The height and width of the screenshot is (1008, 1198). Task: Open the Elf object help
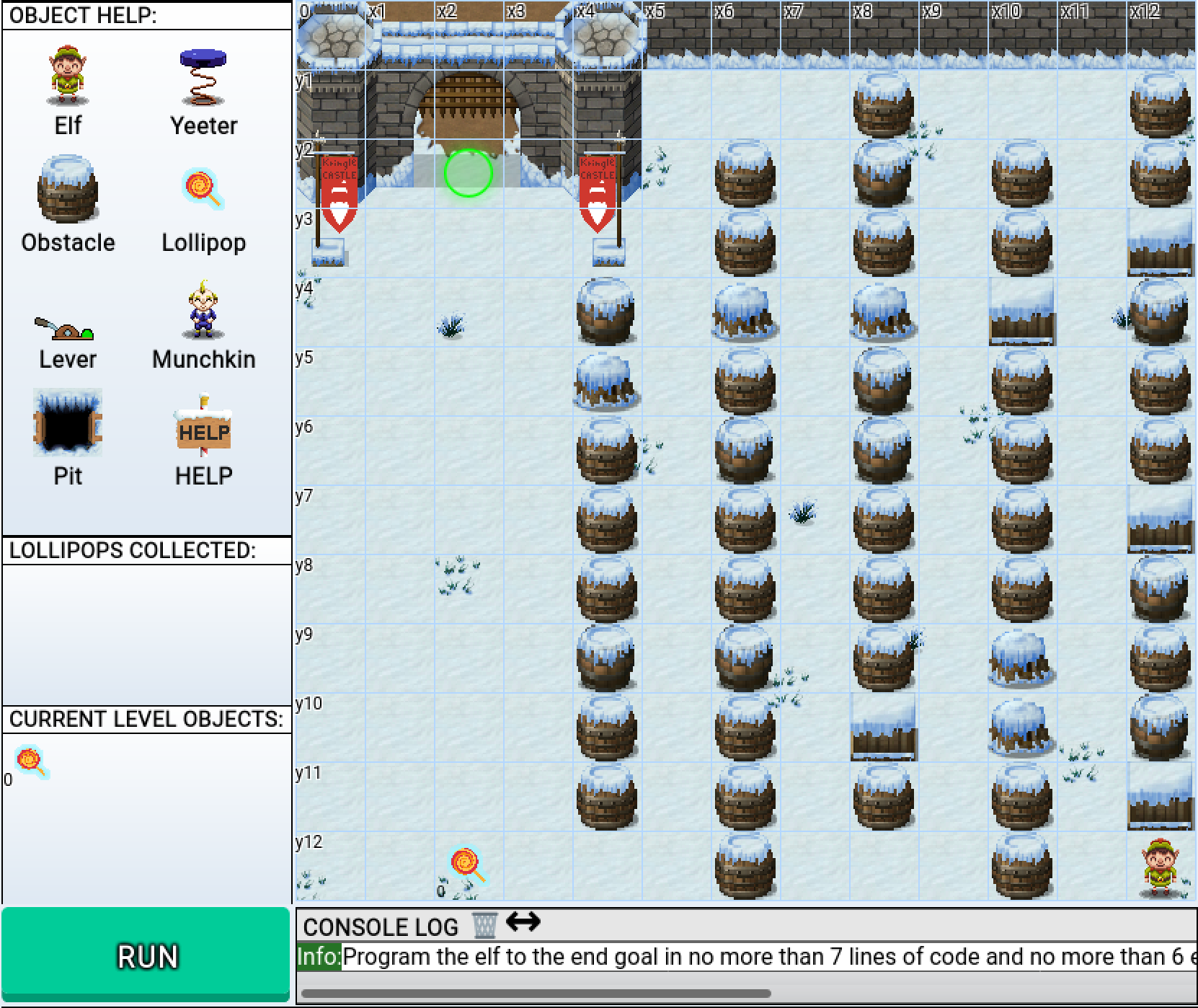[68, 75]
